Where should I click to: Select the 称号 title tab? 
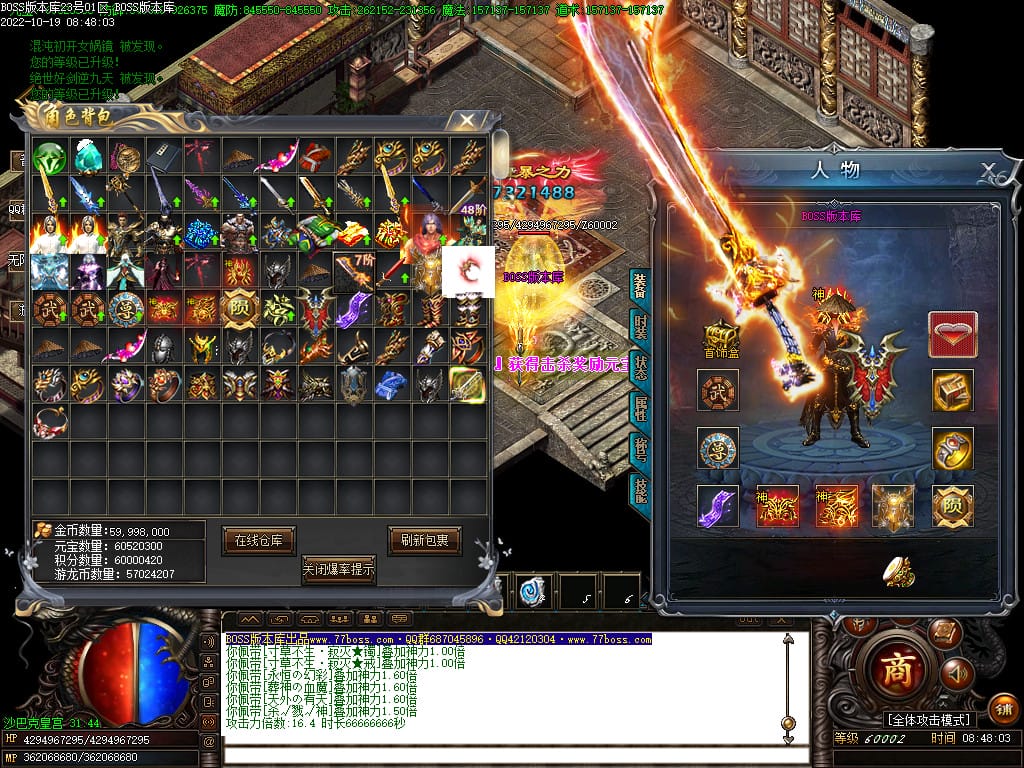coord(639,450)
